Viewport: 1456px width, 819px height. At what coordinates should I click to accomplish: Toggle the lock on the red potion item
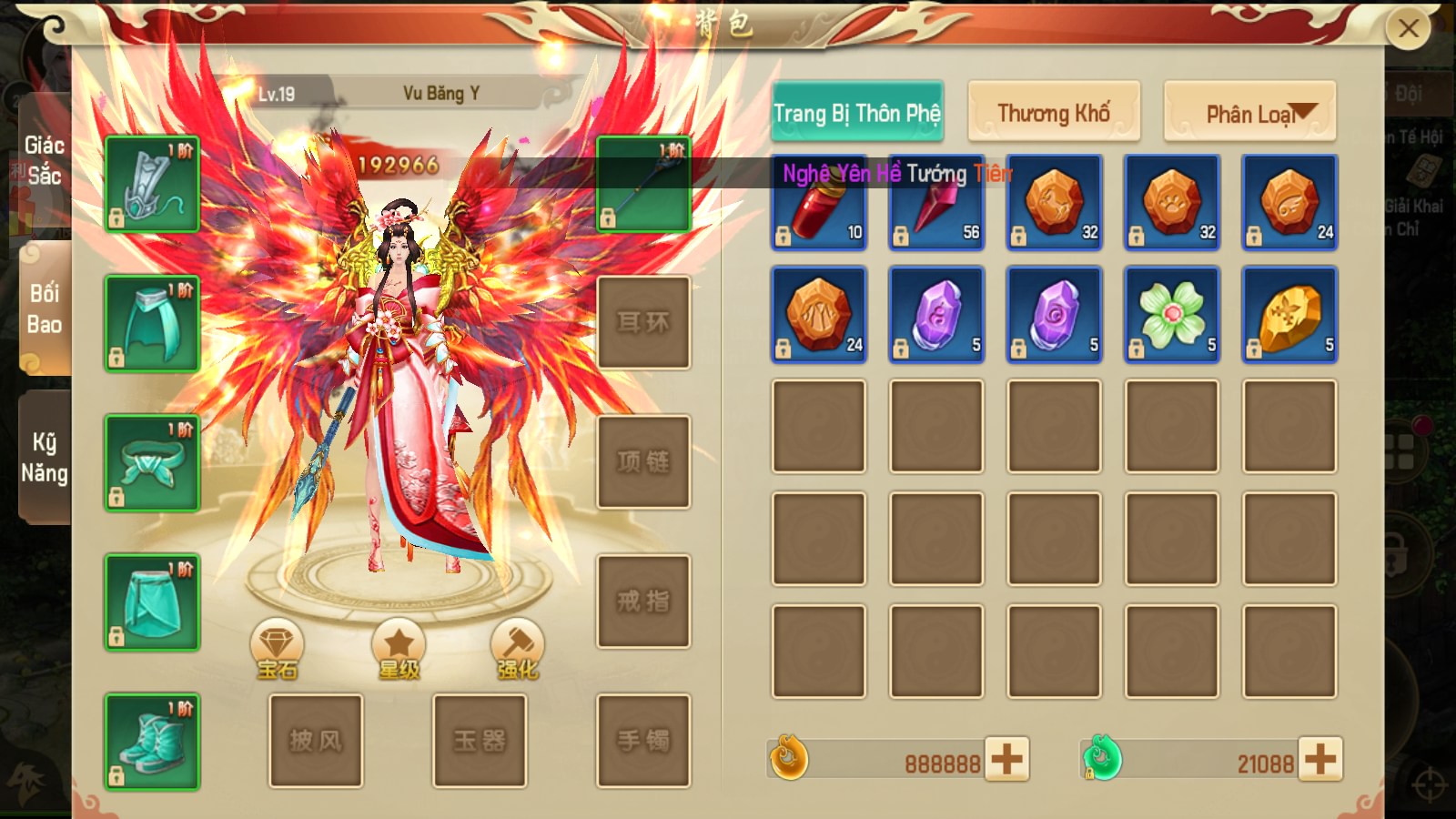784,235
